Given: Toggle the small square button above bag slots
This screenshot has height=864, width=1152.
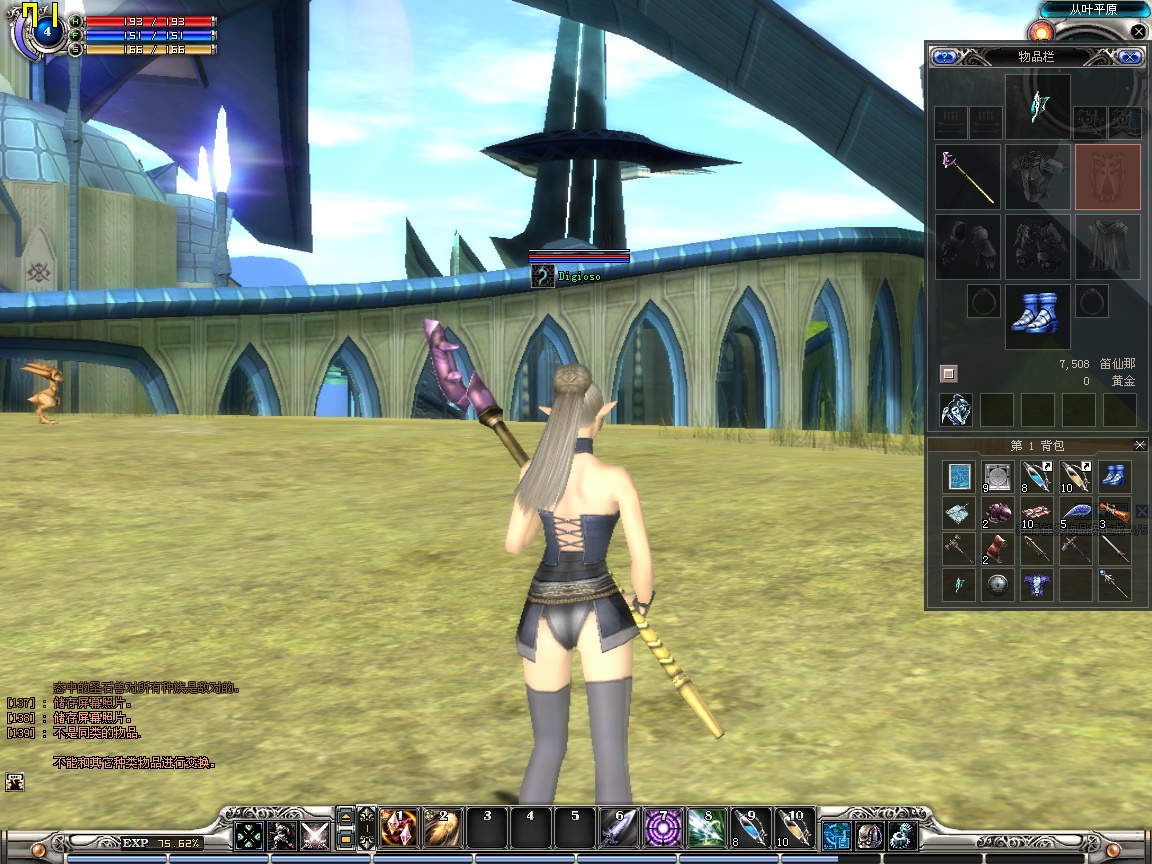Looking at the screenshot, I should coord(949,374).
